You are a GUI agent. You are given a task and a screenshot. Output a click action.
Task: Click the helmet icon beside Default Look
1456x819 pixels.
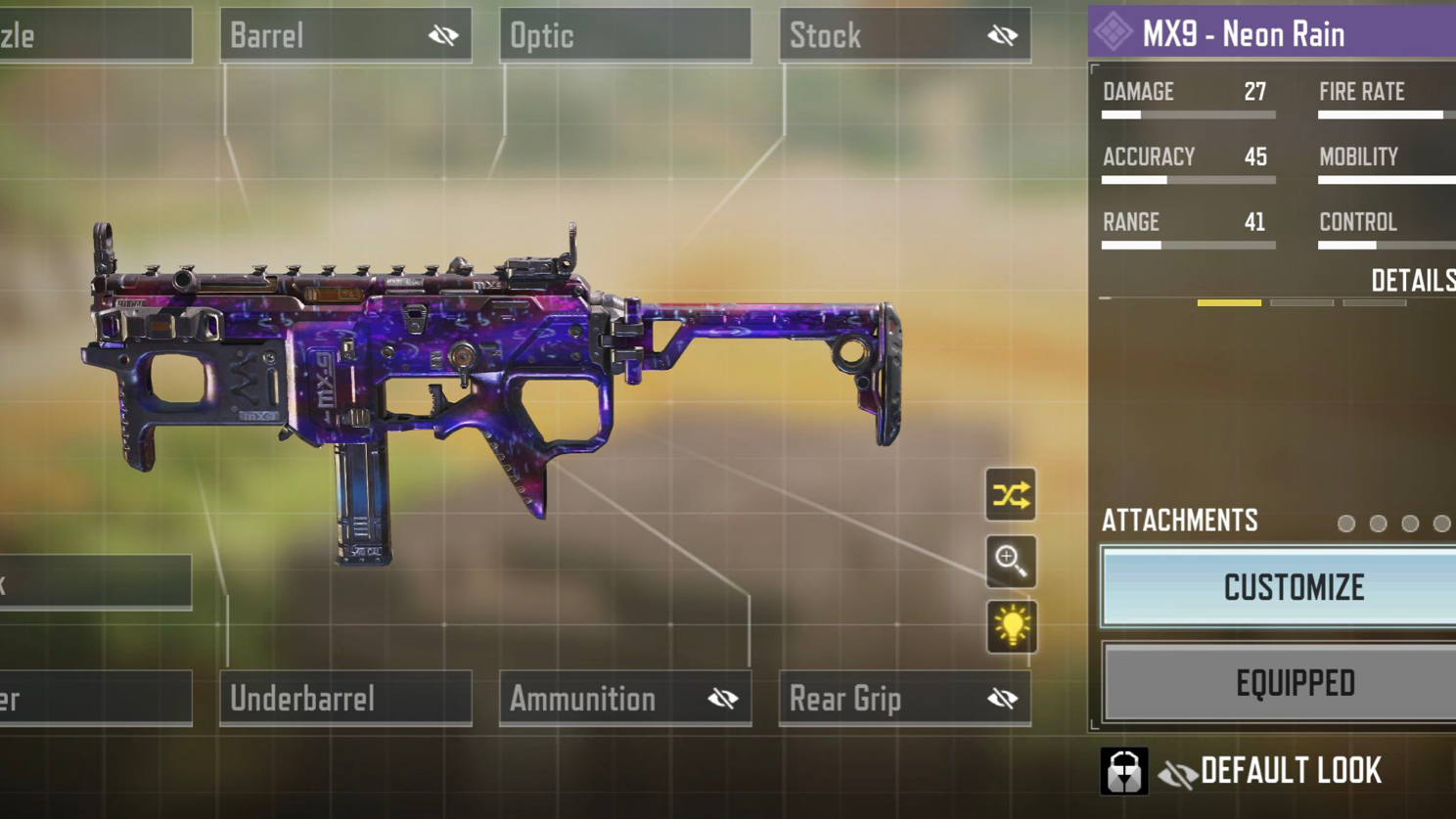tap(1124, 771)
